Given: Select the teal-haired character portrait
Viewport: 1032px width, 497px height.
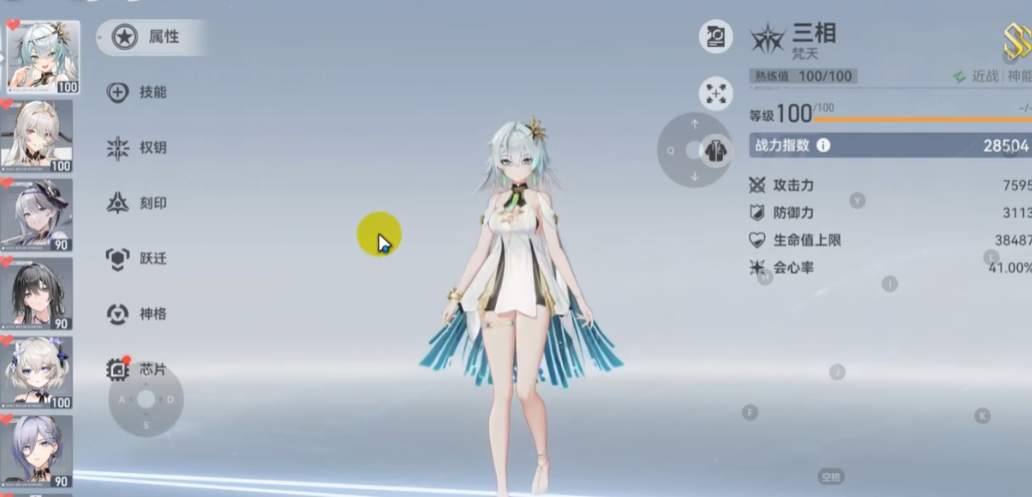Looking at the screenshot, I should pyautogui.click(x=42, y=57).
